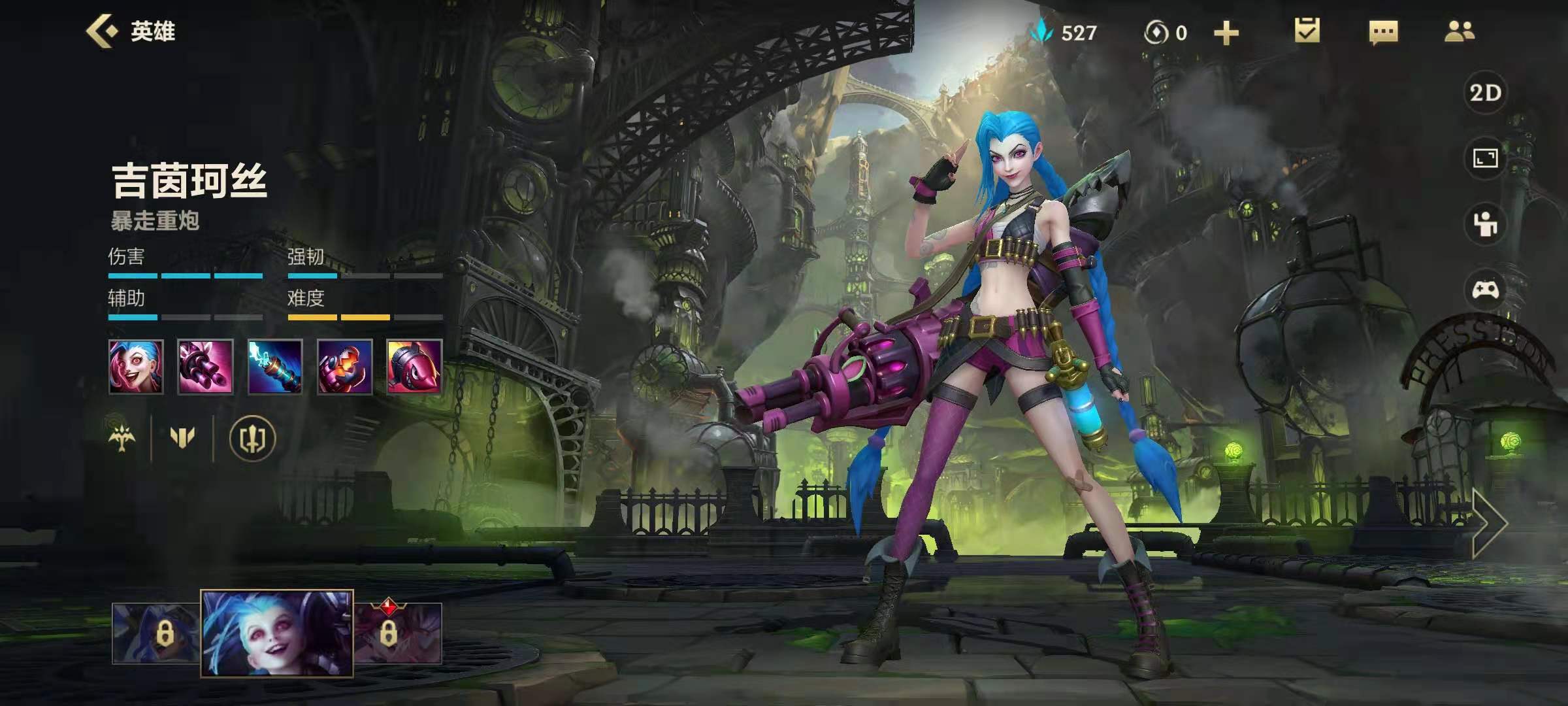Select the default Jinx skin thumbnail
Image resolution: width=1568 pixels, height=706 pixels.
[x=277, y=633]
